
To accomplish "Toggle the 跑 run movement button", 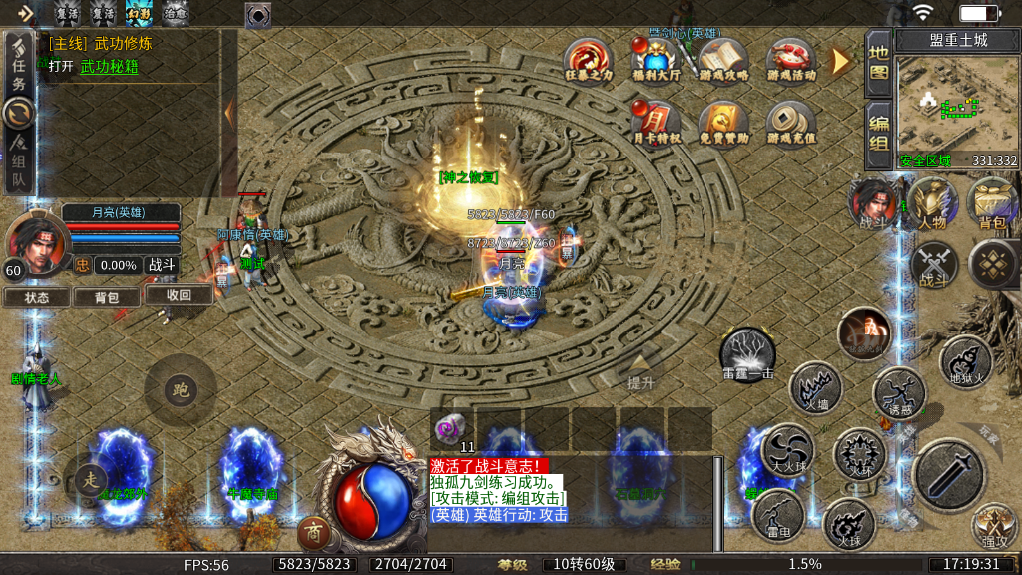I will (x=180, y=389).
